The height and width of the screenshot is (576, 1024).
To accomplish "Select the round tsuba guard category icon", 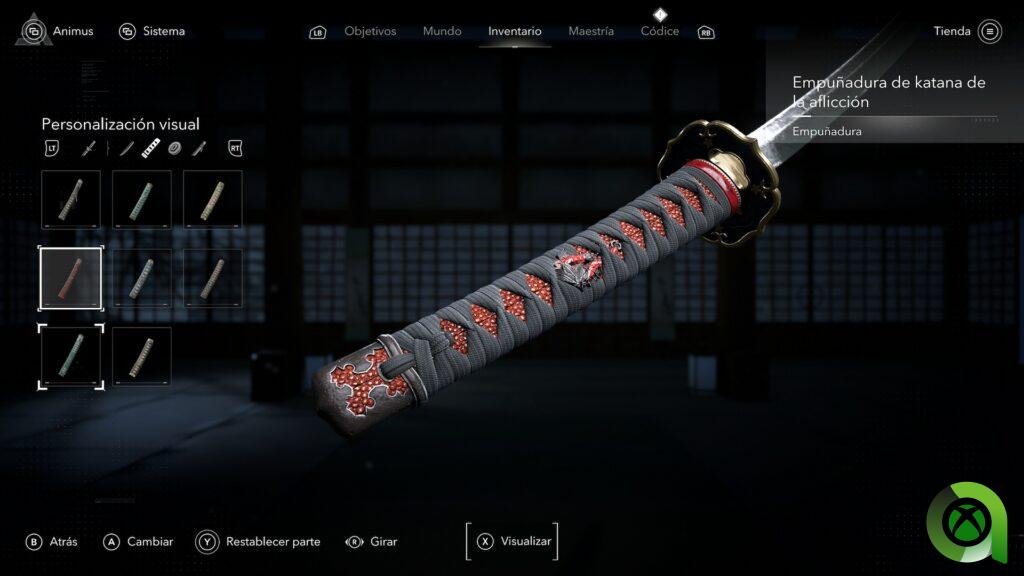I will [174, 149].
